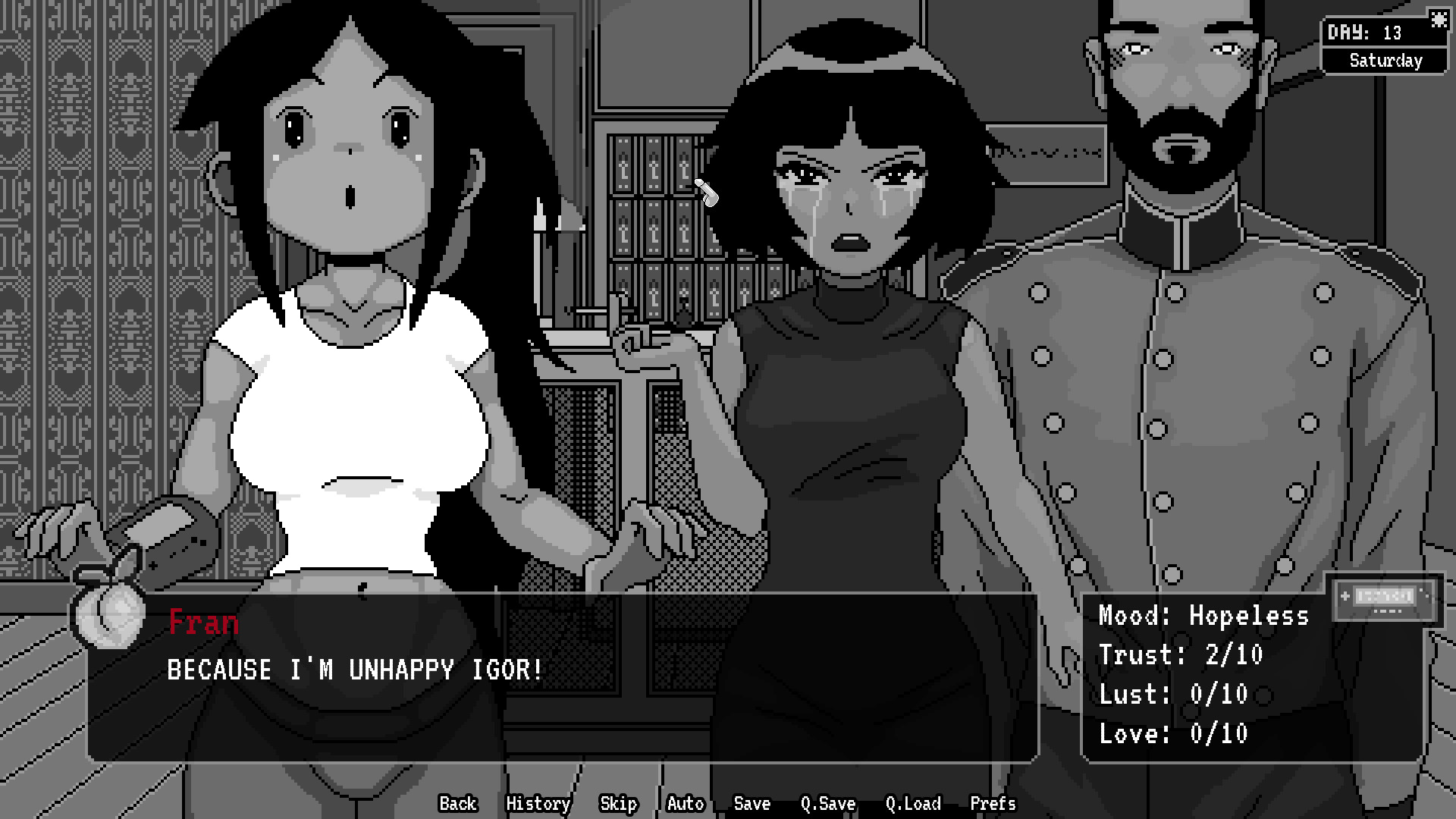
Task: Enable Auto text advance mode
Action: click(684, 804)
